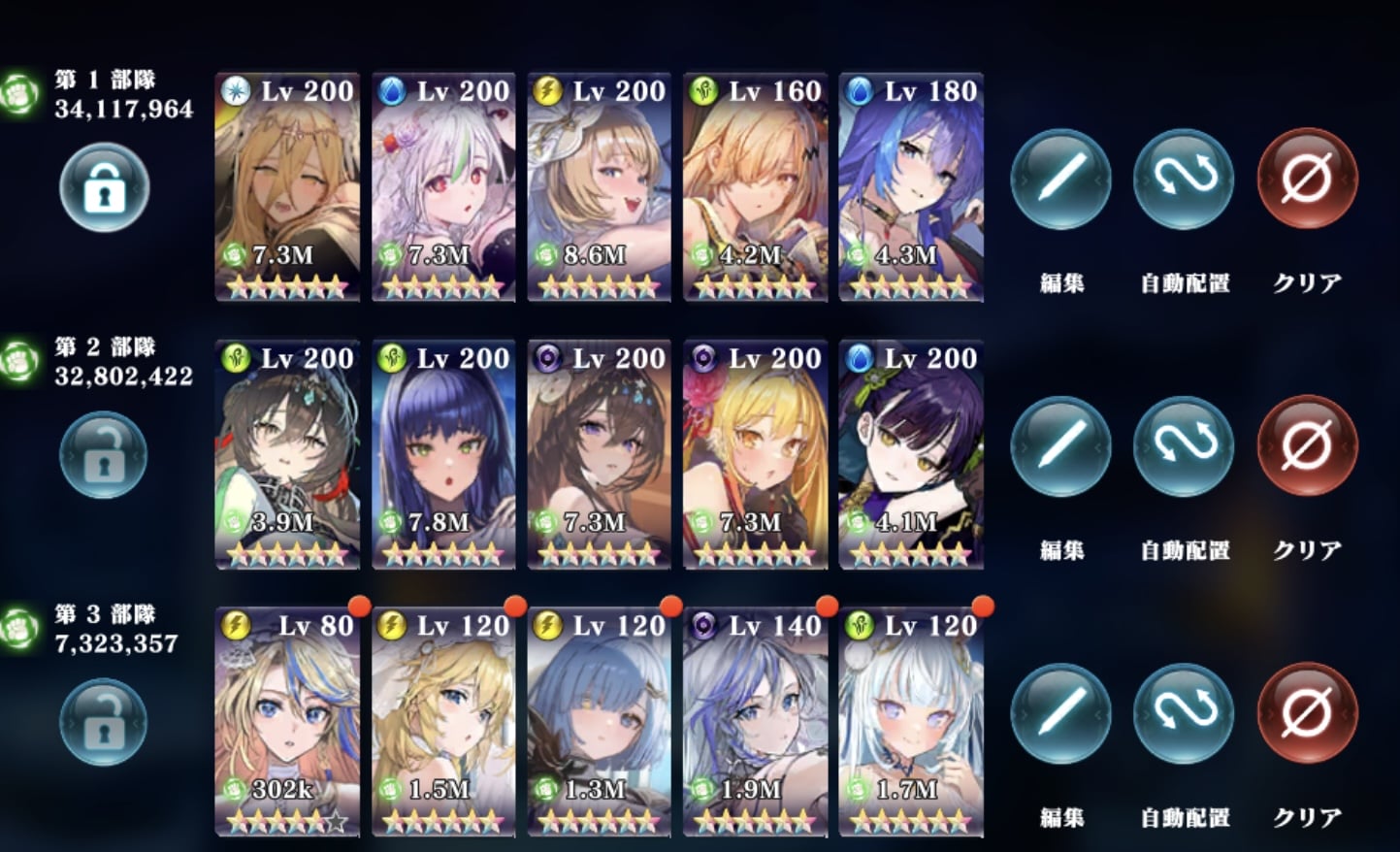
Task: Select the 3.9M power card in squad 2
Action: pos(287,454)
